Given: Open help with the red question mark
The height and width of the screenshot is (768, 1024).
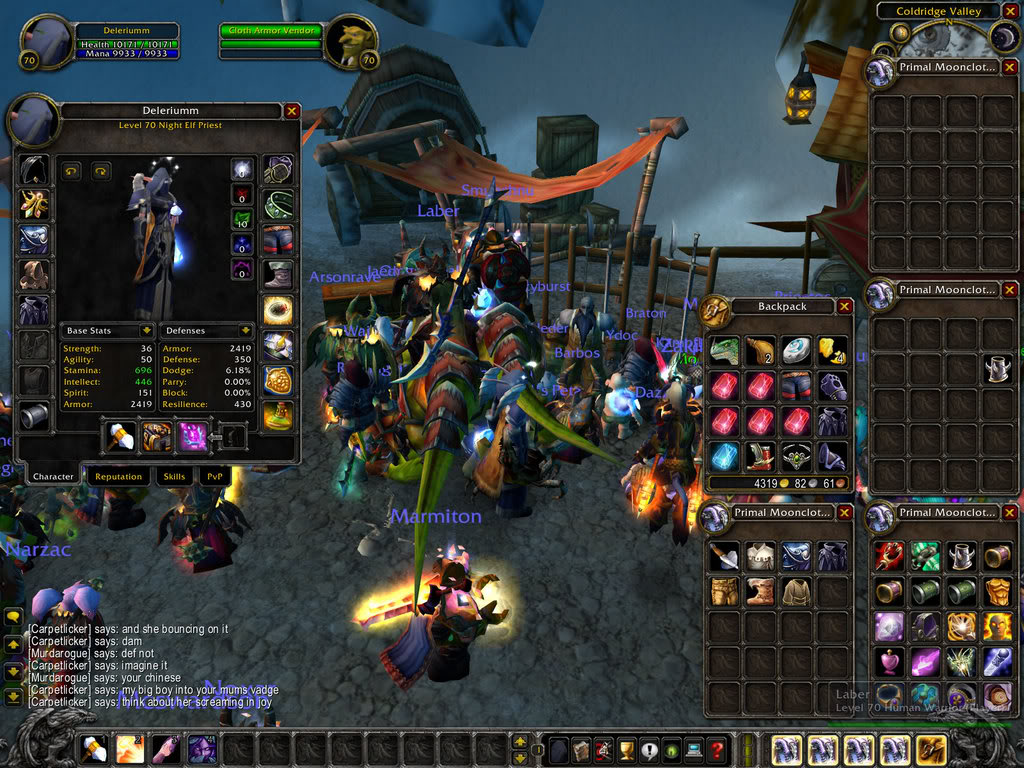Looking at the screenshot, I should point(717,749).
